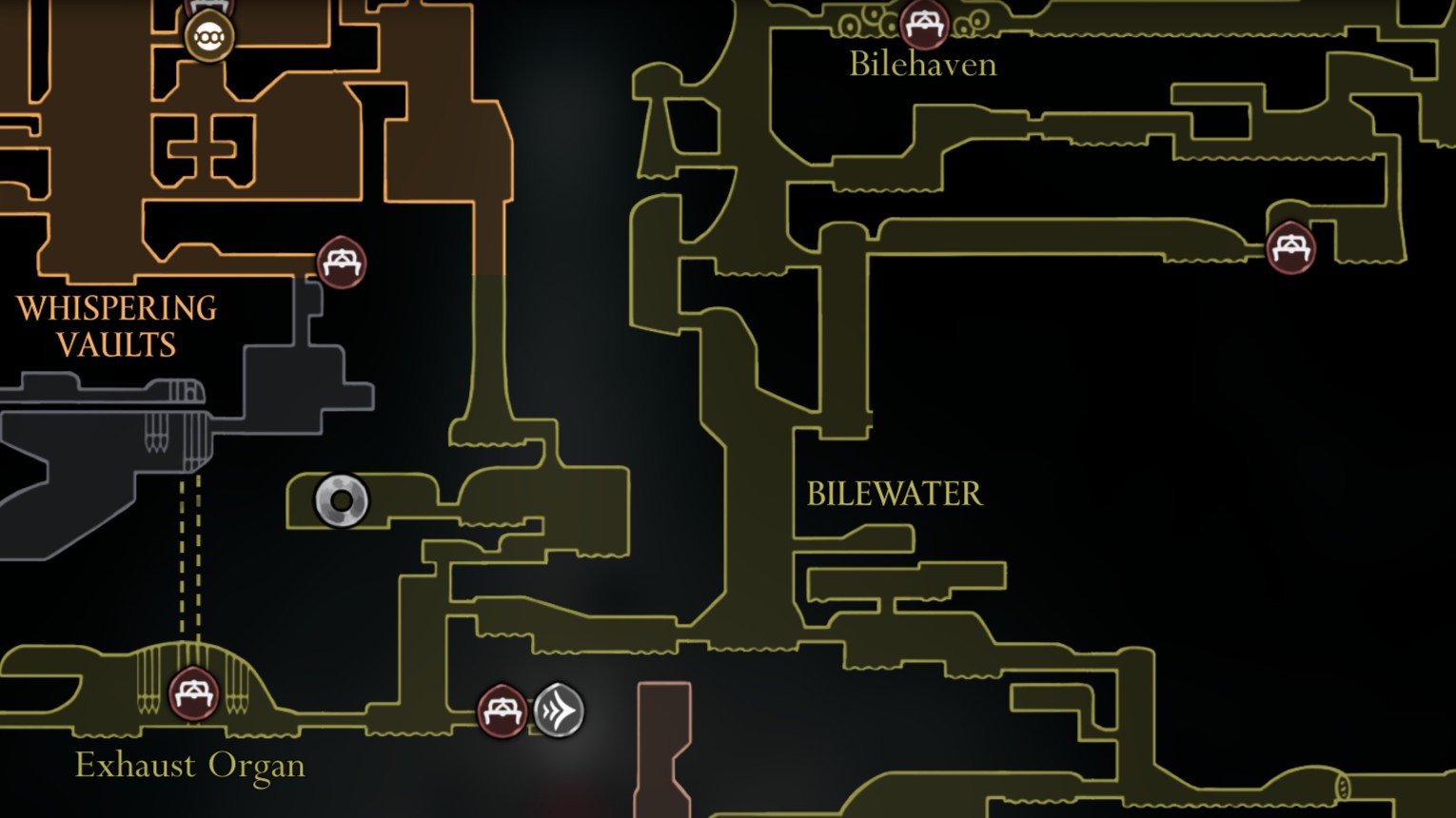The image size is (1456, 818).
Task: Click the silver Ventrica tube chevron icon
Action: click(x=560, y=709)
